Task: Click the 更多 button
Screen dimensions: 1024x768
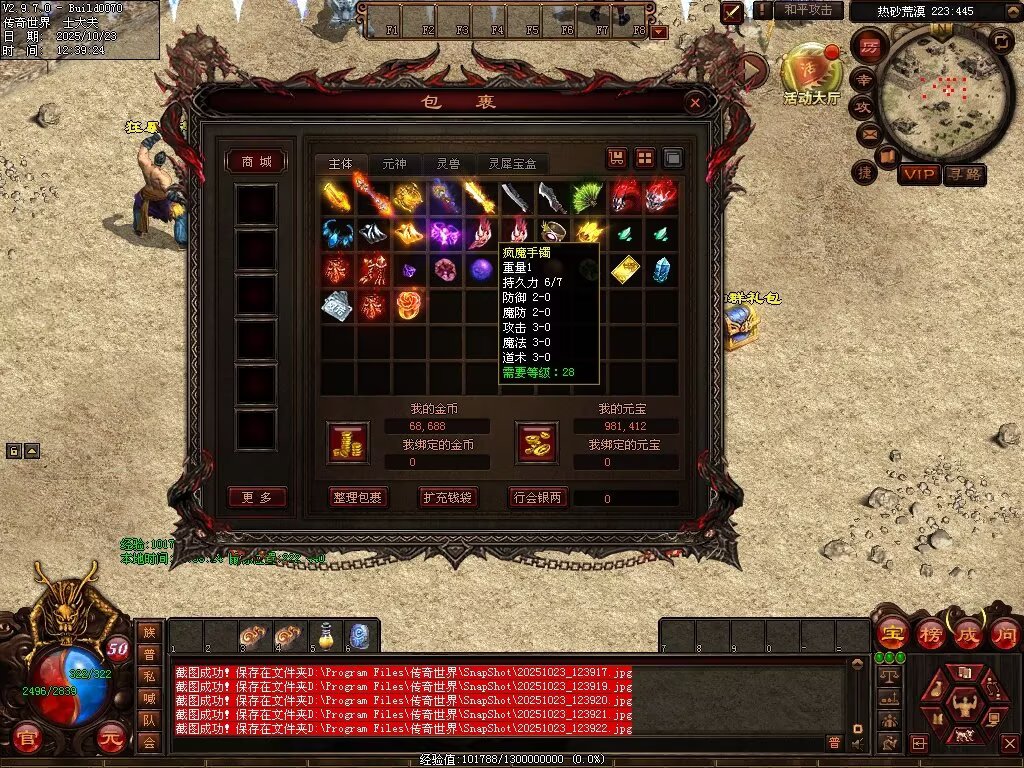Action: [257, 497]
